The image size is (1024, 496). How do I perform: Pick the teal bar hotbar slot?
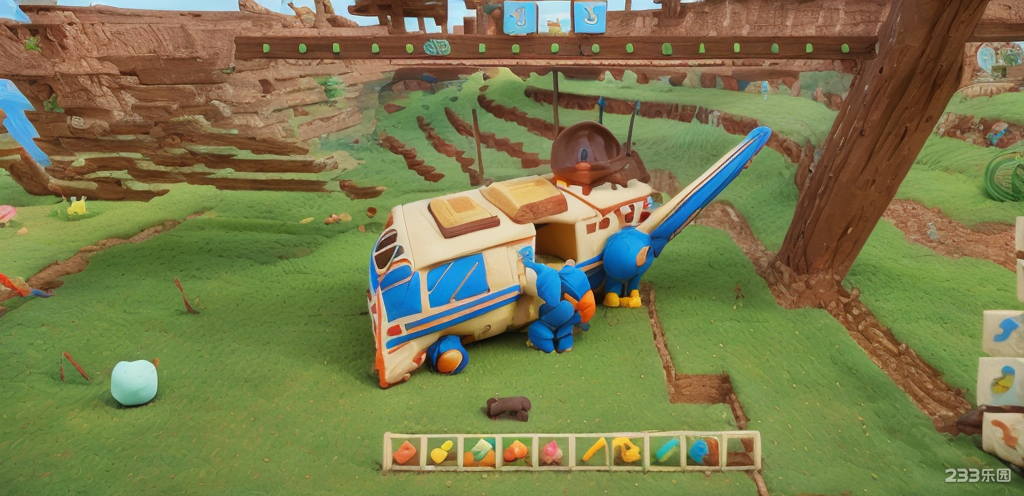(666, 451)
